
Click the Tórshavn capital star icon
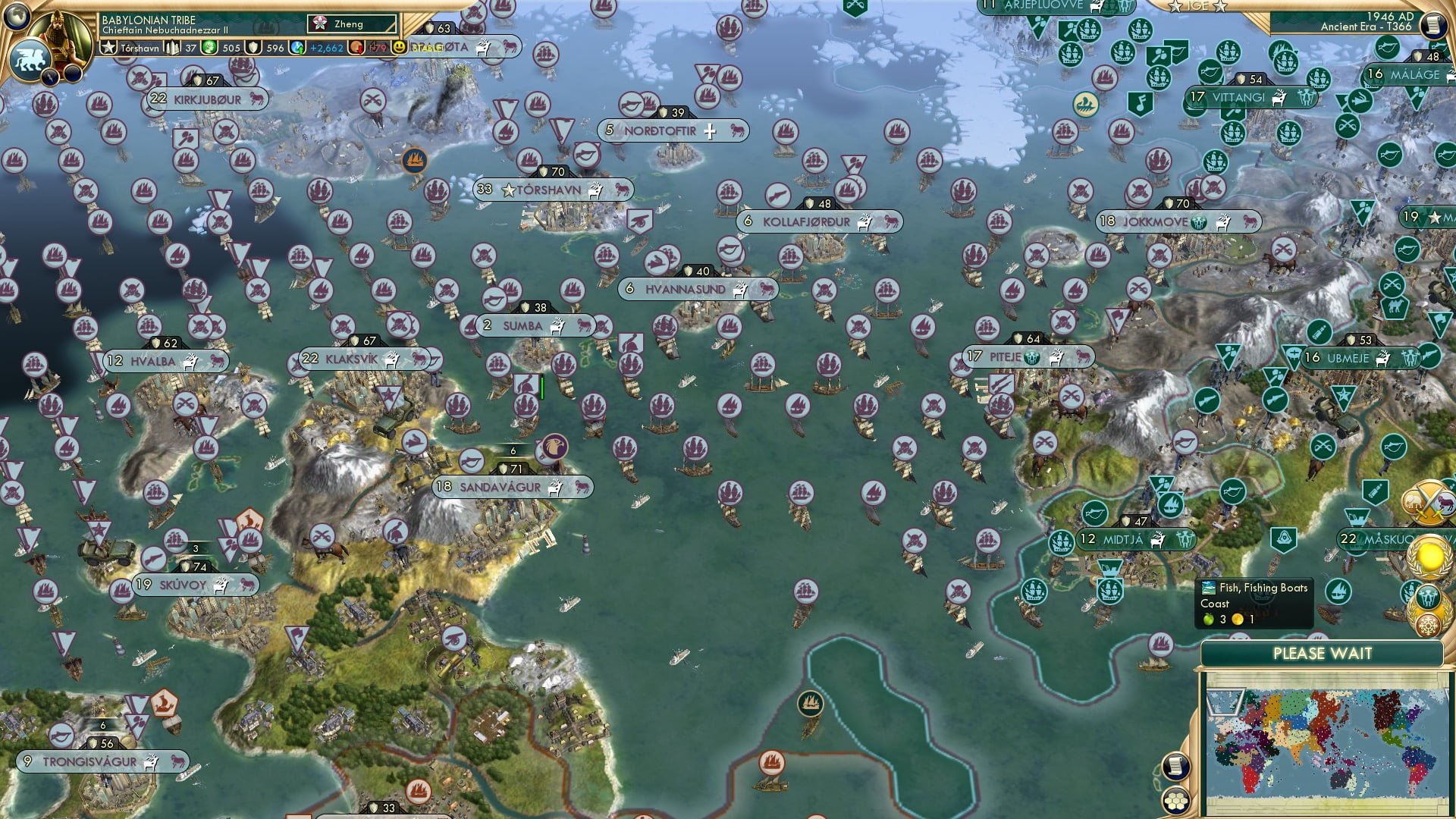point(108,48)
